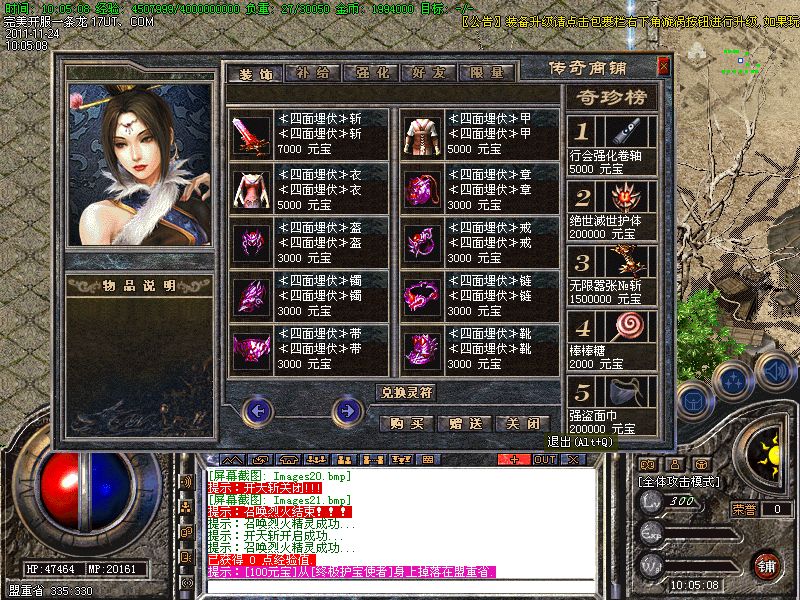
Task: Gift the item using 赠送 button
Action: click(464, 423)
